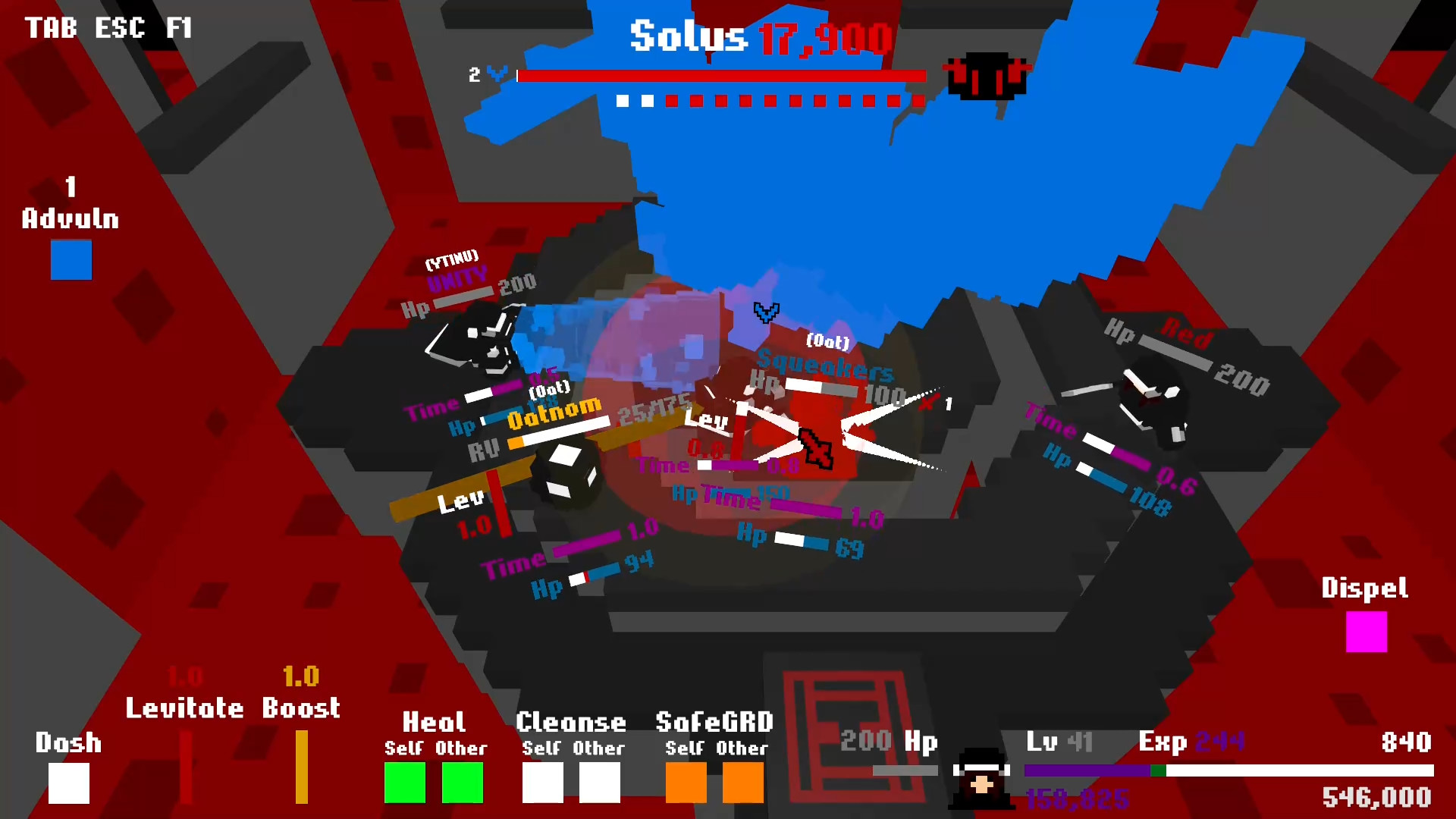Click the Dispel color swatch
The image size is (1456, 819).
(1365, 632)
